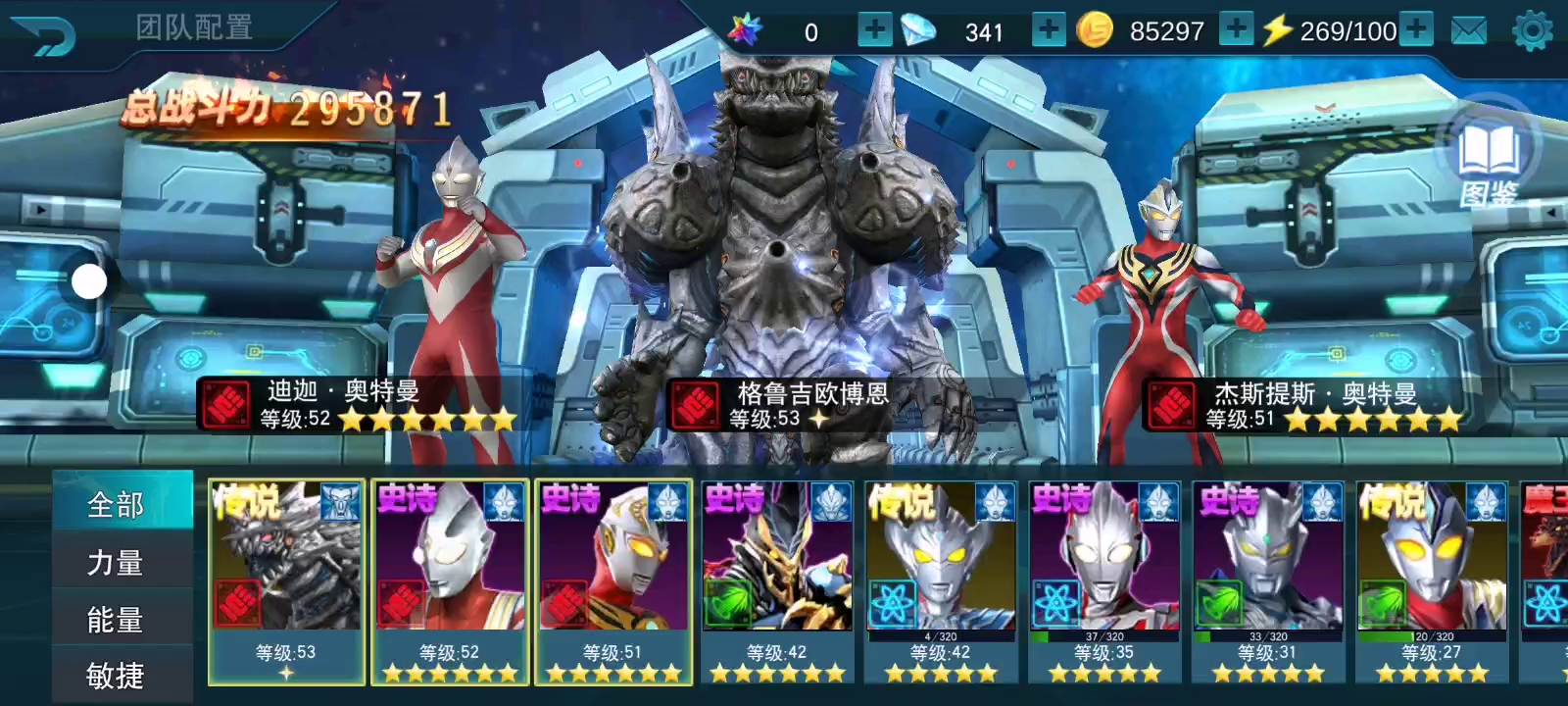
Task: Switch to the 能量 filter tab
Action: click(x=117, y=620)
